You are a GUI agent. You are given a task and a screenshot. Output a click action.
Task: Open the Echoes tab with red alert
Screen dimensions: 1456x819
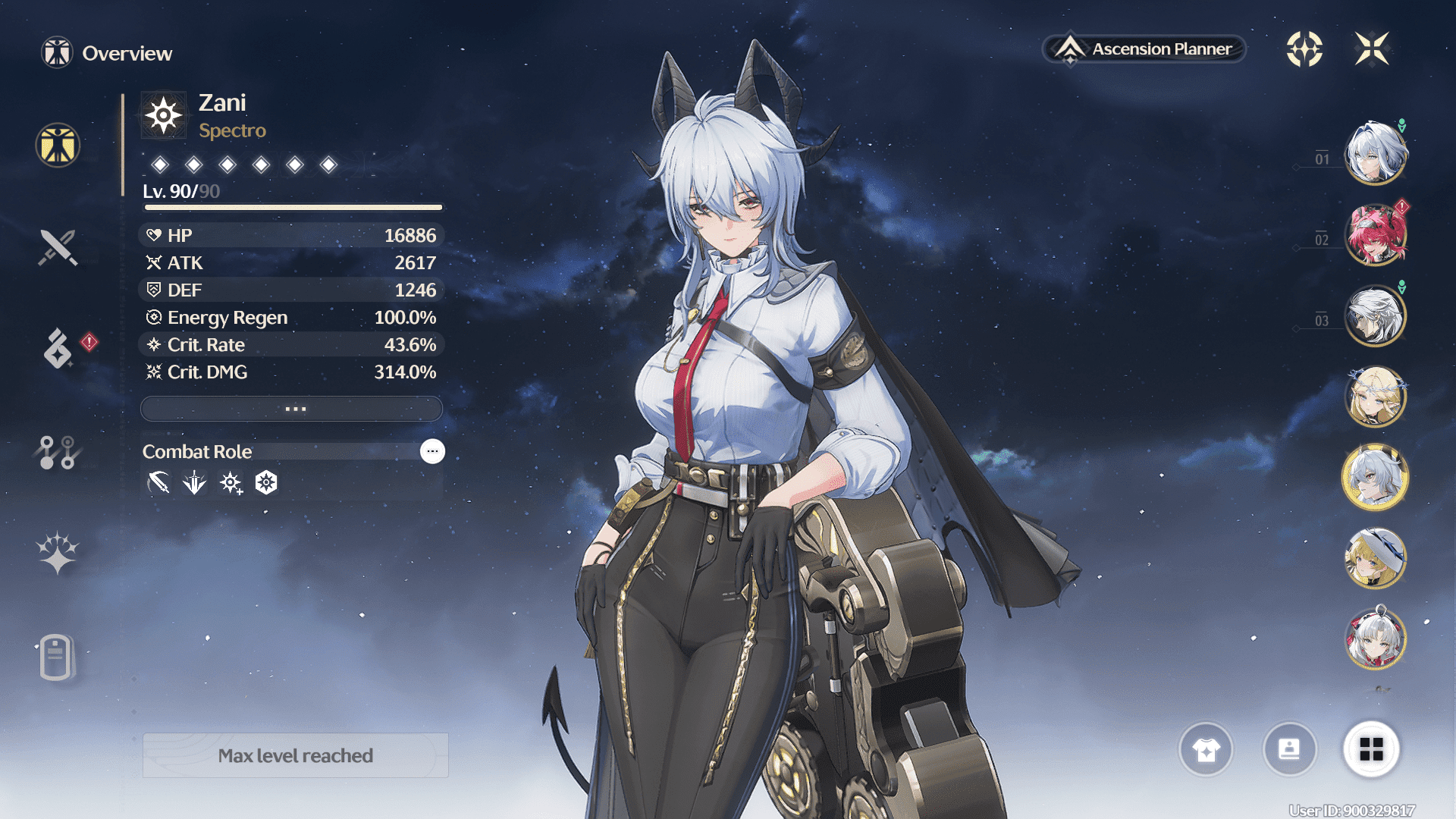(58, 349)
